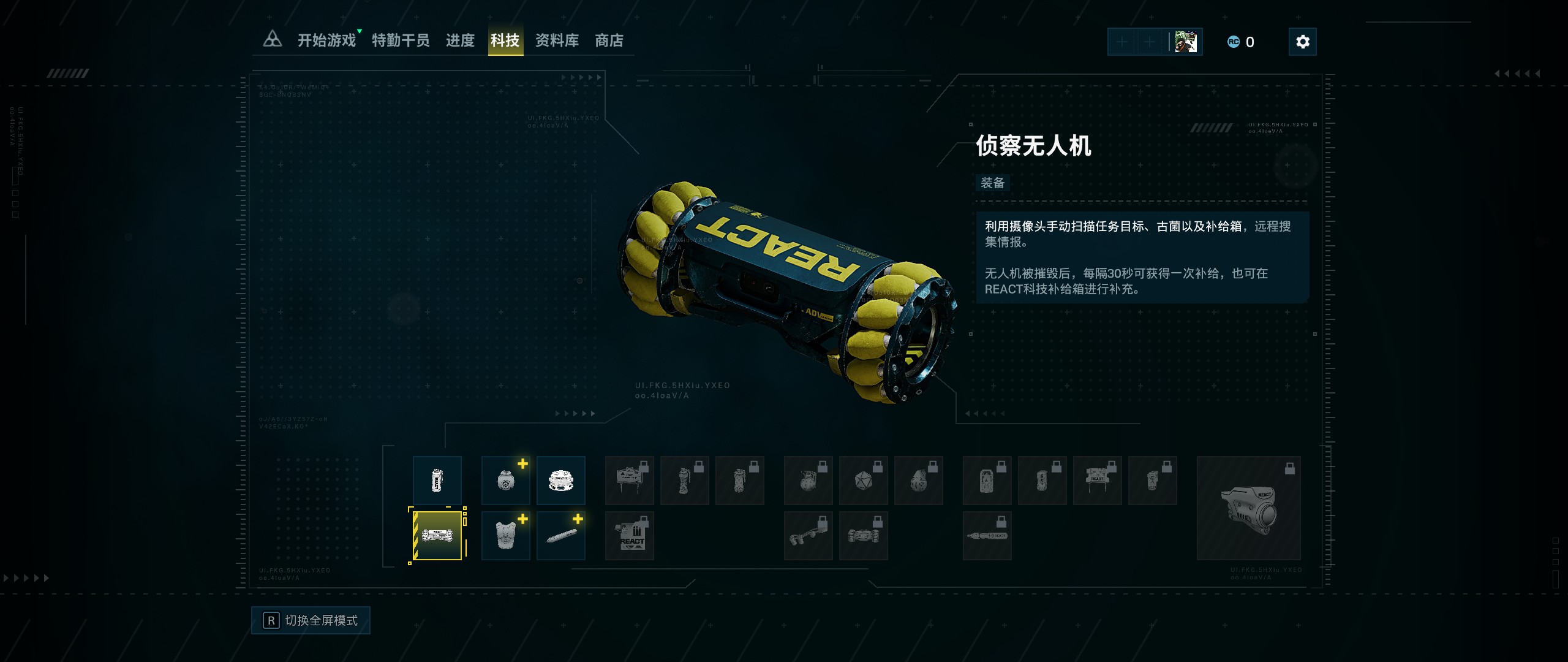Screen dimensions: 1568x662
Task: Visit the 商店 tab
Action: [609, 41]
